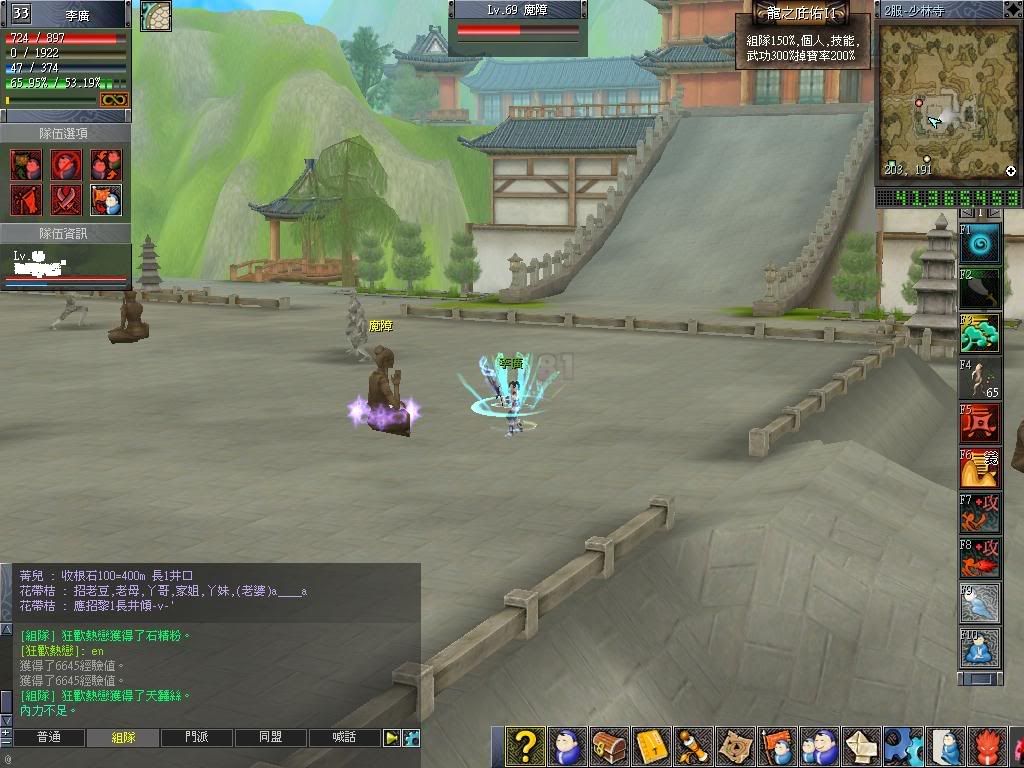Open the treasure chest inventory icon

[x=609, y=747]
